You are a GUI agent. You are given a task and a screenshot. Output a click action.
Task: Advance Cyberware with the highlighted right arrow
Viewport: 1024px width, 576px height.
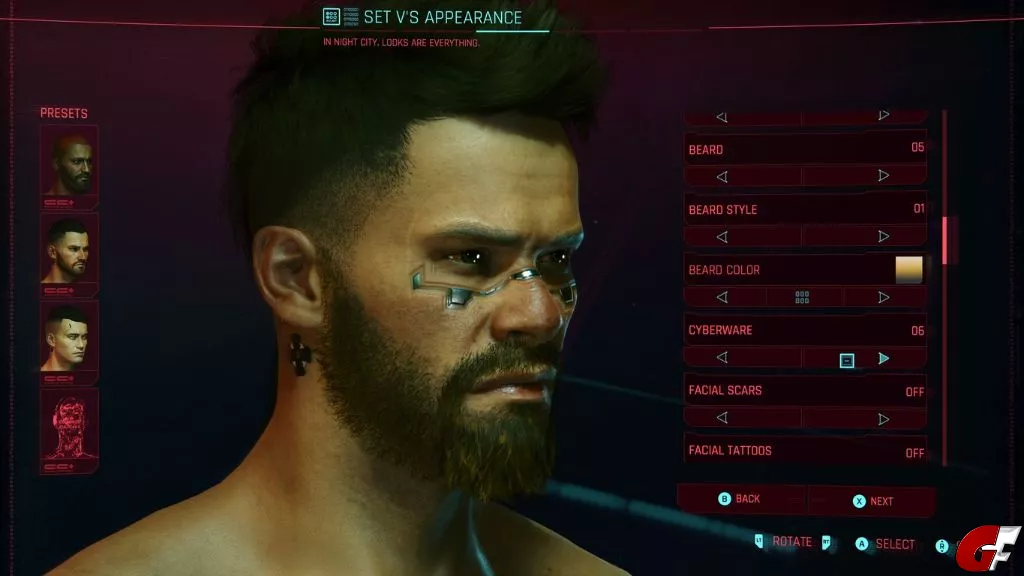883,357
